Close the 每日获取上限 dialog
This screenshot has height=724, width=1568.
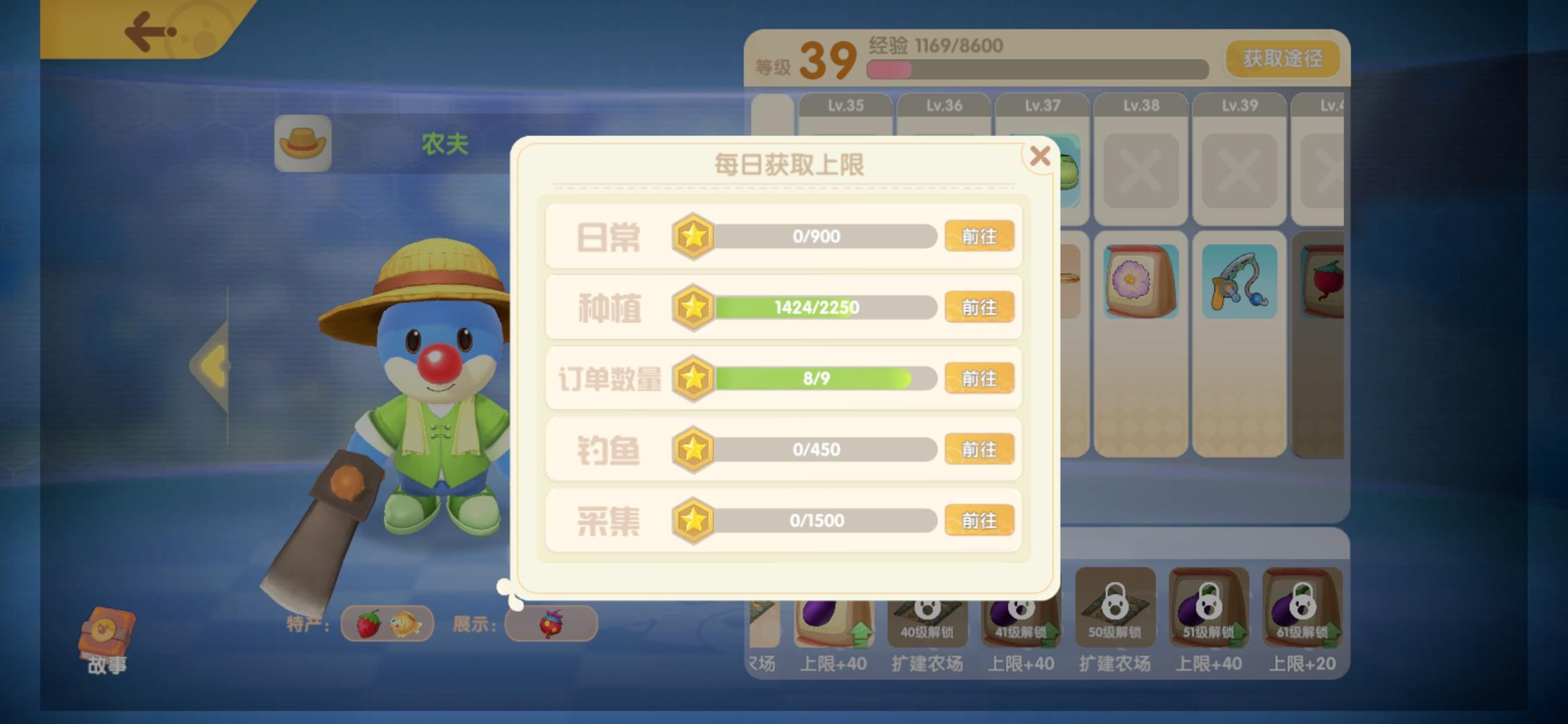tap(1041, 155)
